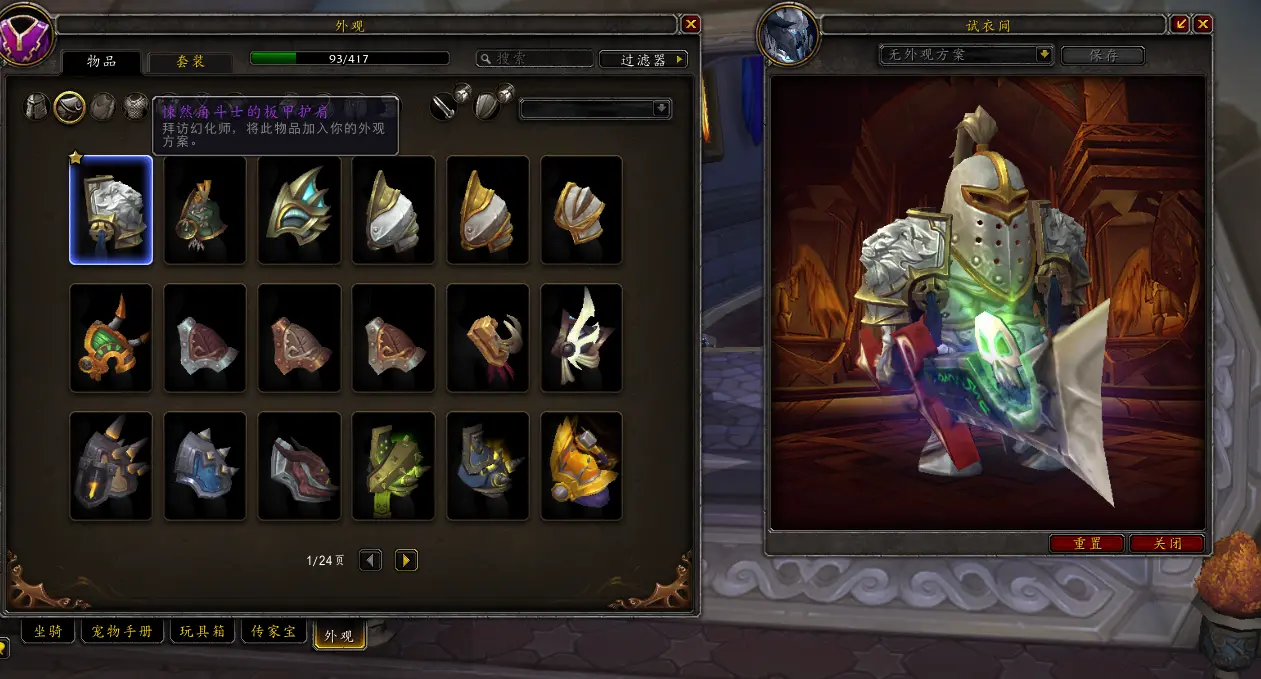Click the 保存 save outfit button
The width and height of the screenshot is (1261, 679).
pos(1102,55)
